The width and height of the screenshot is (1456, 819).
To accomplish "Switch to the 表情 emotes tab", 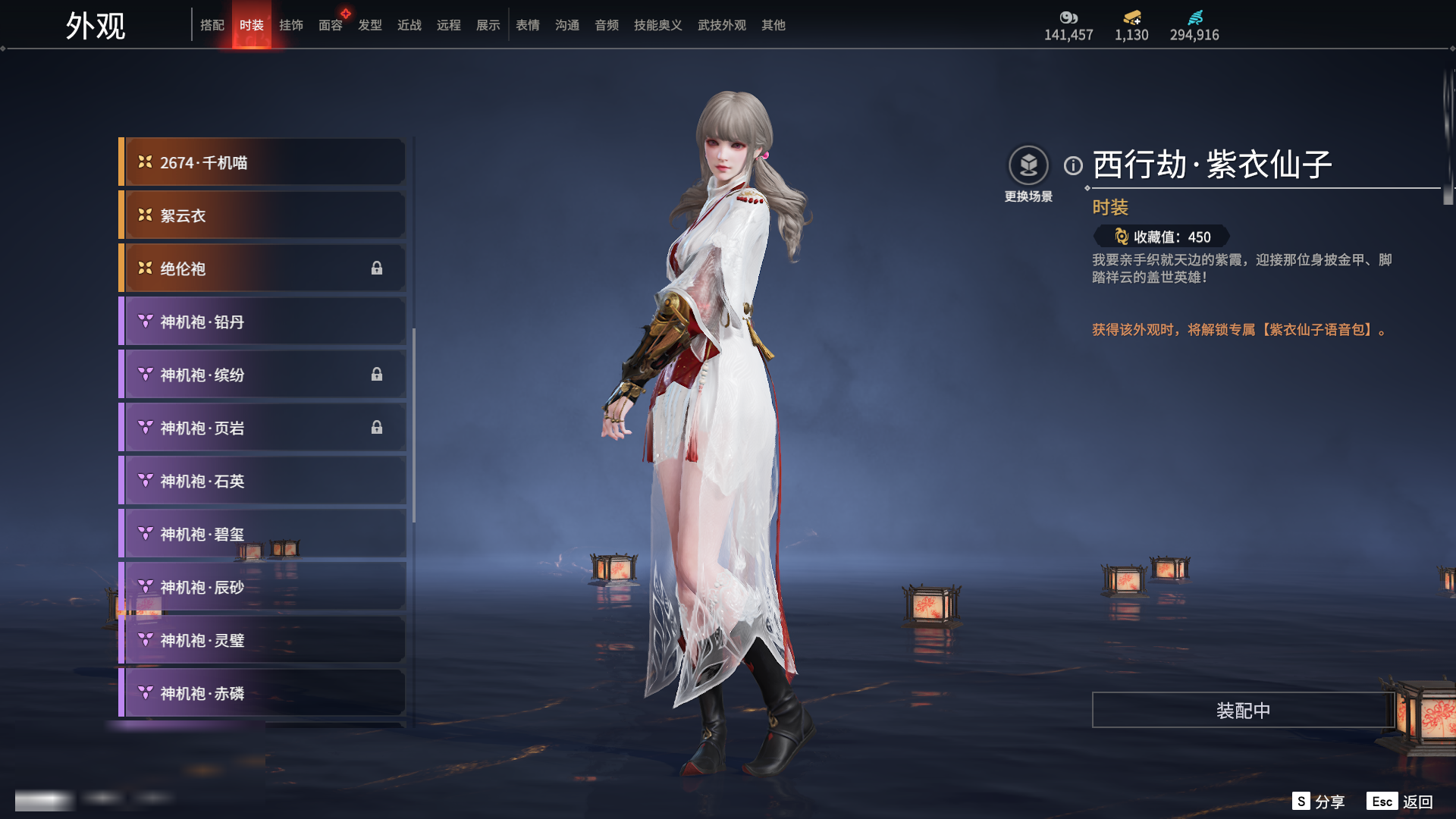I will pos(527,25).
